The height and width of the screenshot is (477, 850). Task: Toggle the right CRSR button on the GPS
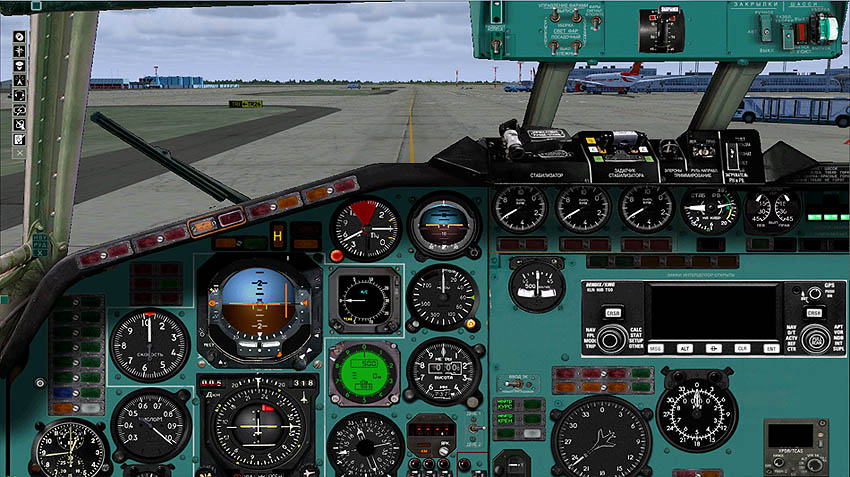point(814,312)
